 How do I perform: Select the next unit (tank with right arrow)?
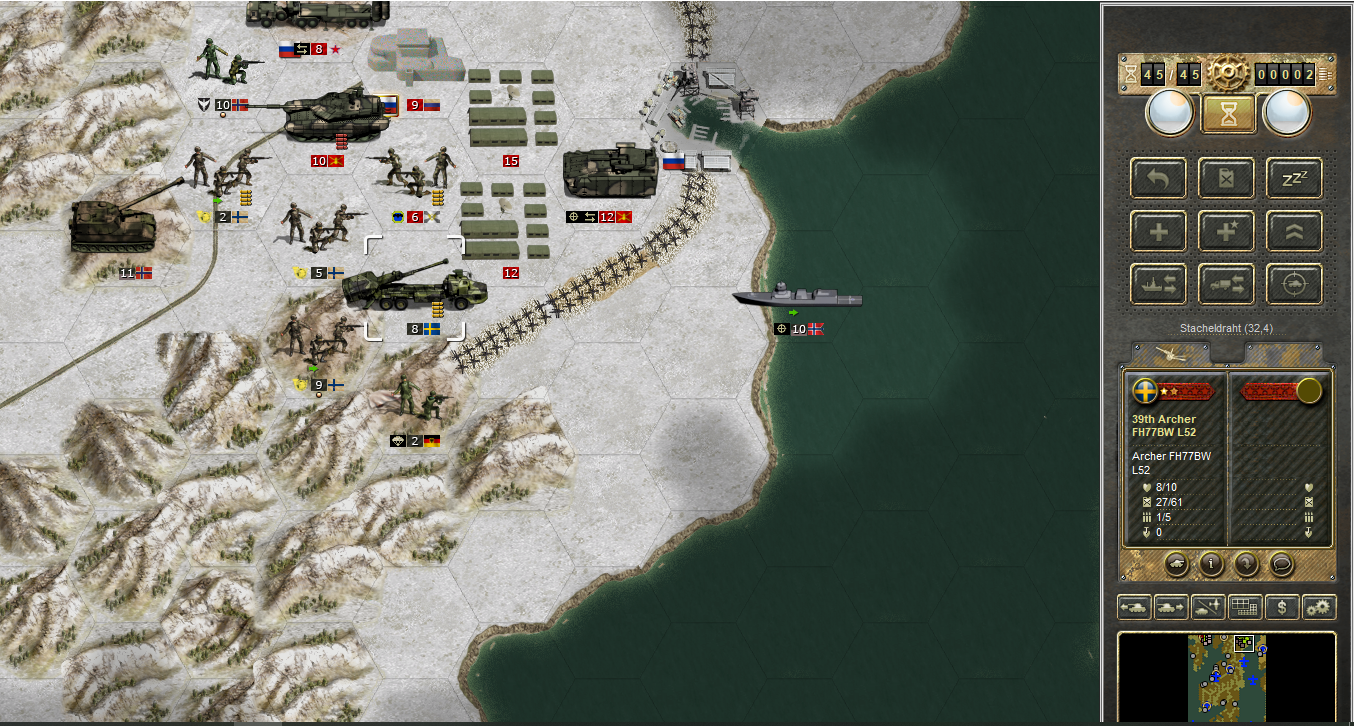pos(1171,607)
